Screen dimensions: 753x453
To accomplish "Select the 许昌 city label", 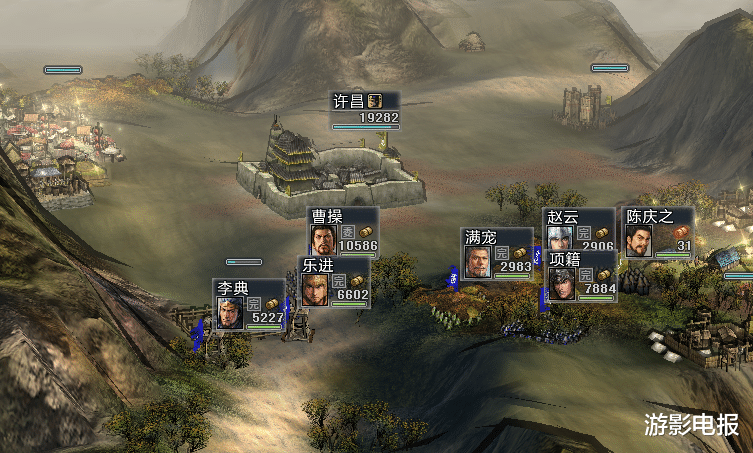I will coord(365,109).
